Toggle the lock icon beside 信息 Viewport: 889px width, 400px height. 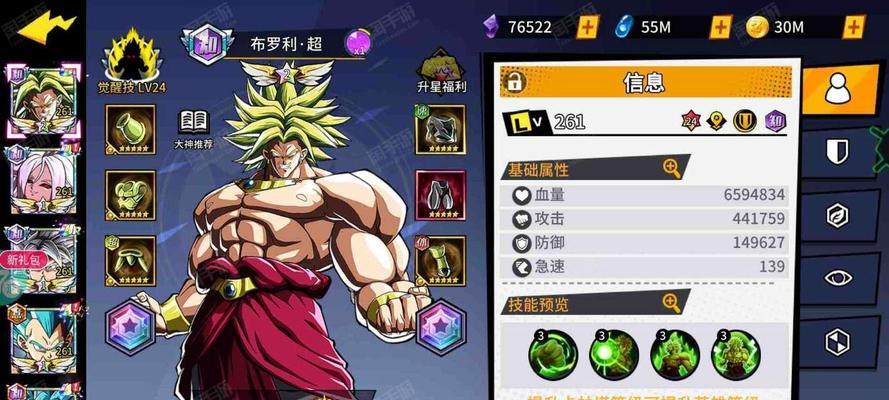coord(515,81)
